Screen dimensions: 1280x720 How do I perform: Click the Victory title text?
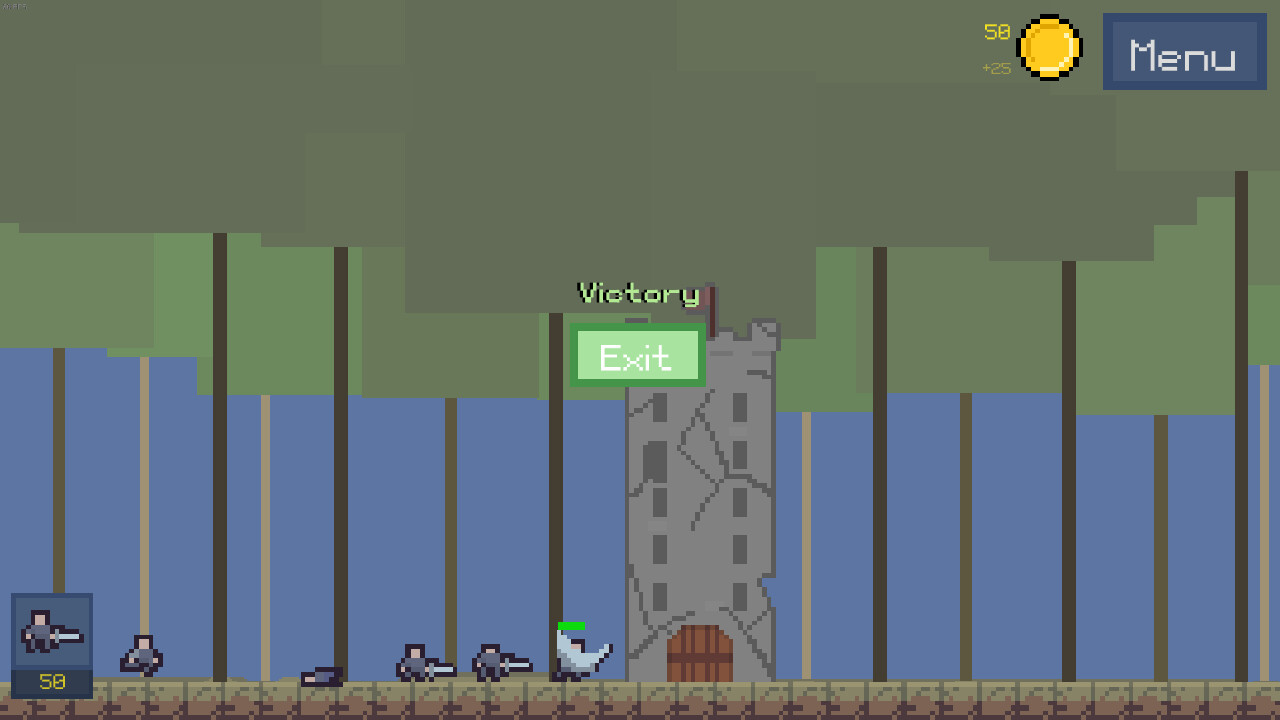pos(638,293)
